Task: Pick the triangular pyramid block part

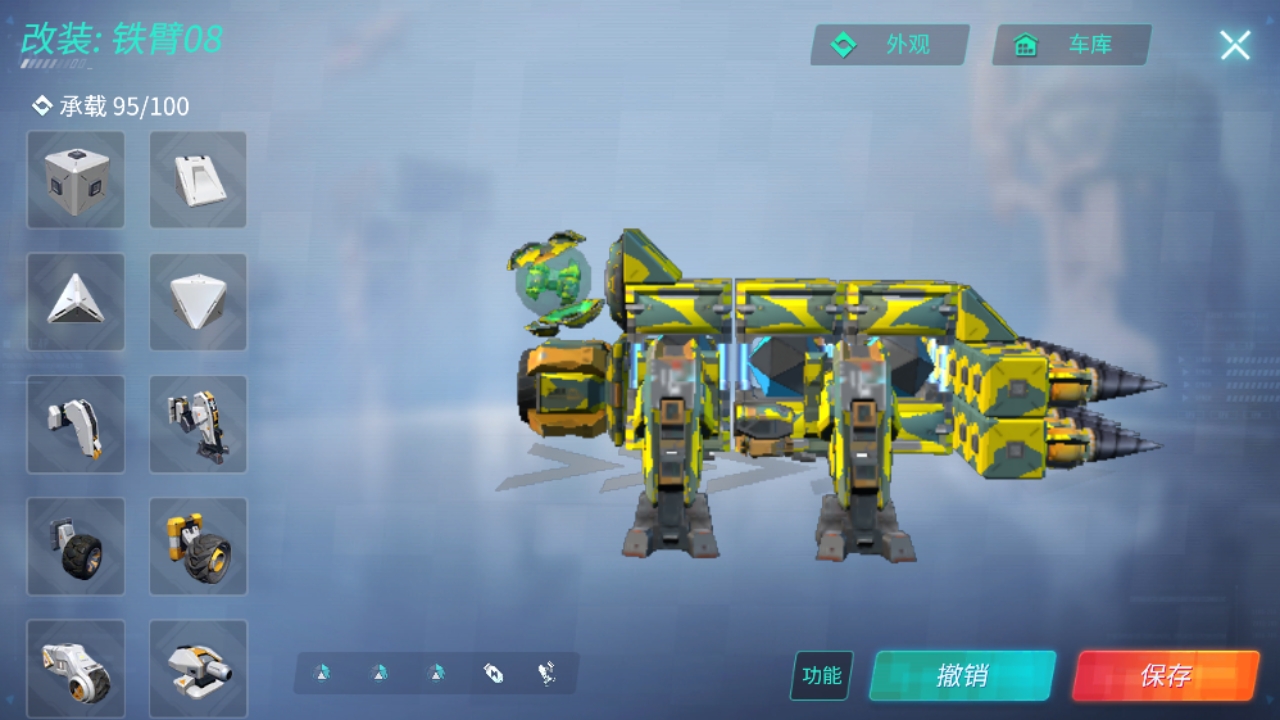Action: coord(76,301)
